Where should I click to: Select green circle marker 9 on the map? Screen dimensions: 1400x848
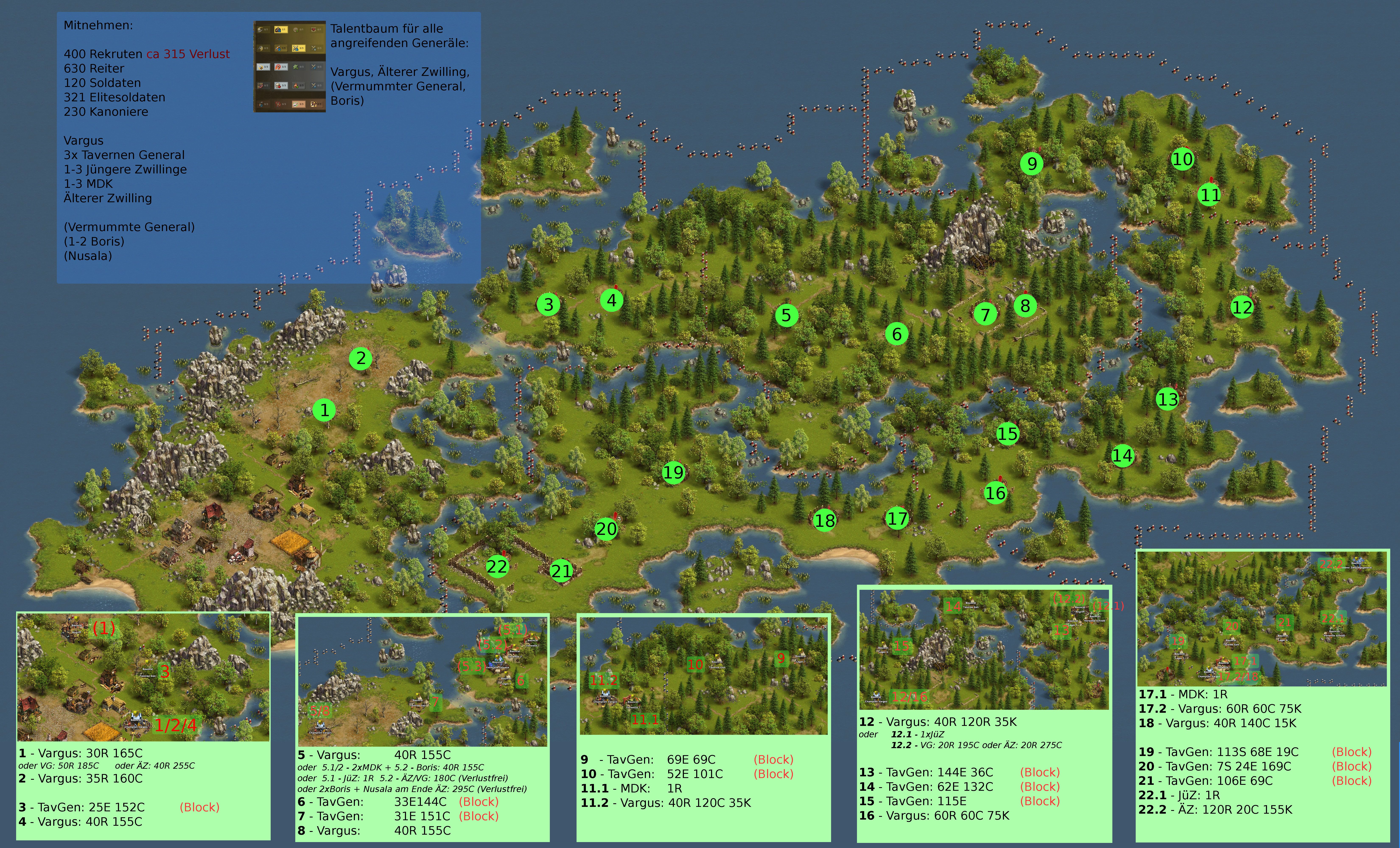click(1032, 164)
